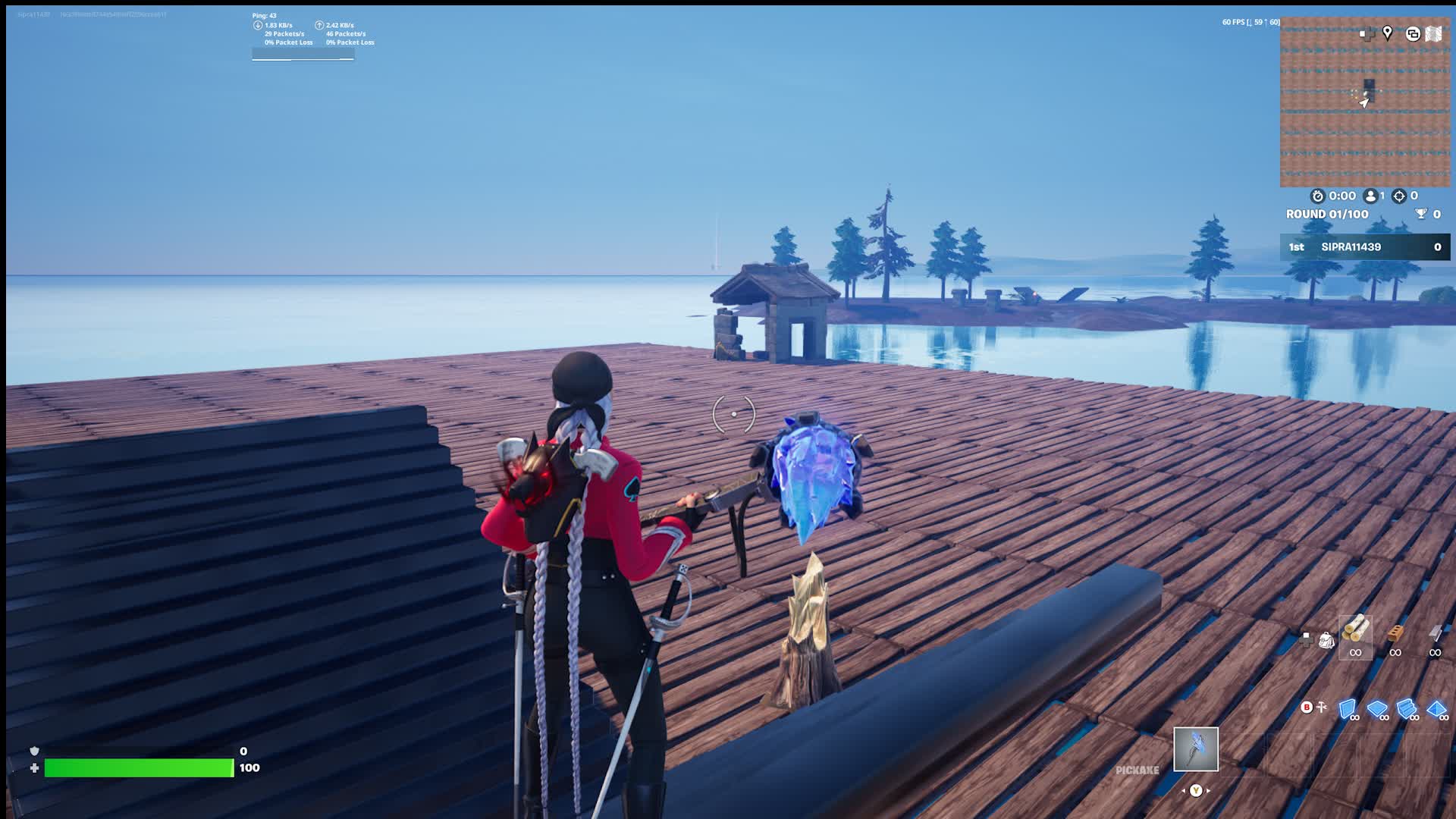
Task: Select the wall build piece
Action: [x=1348, y=709]
